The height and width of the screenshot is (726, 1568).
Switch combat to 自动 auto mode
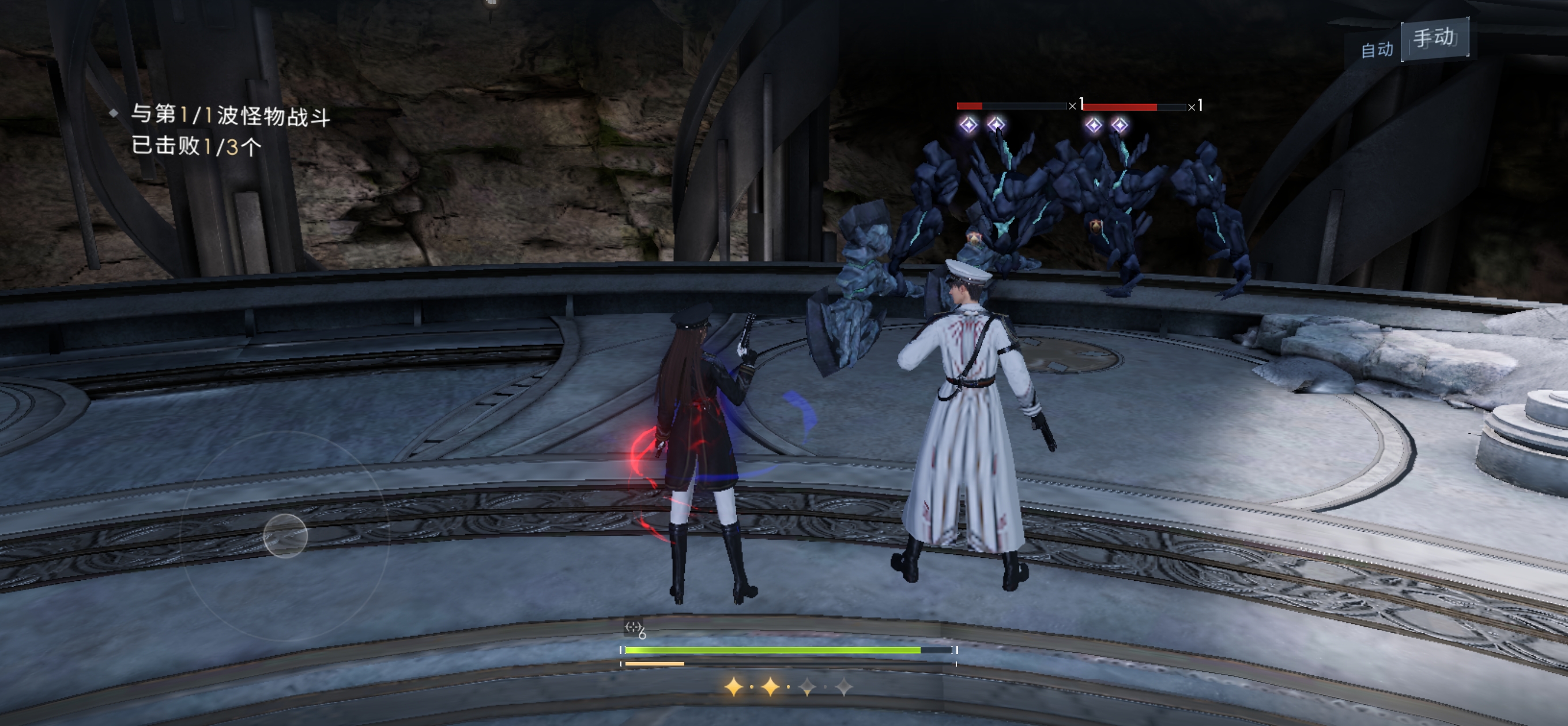(1376, 48)
